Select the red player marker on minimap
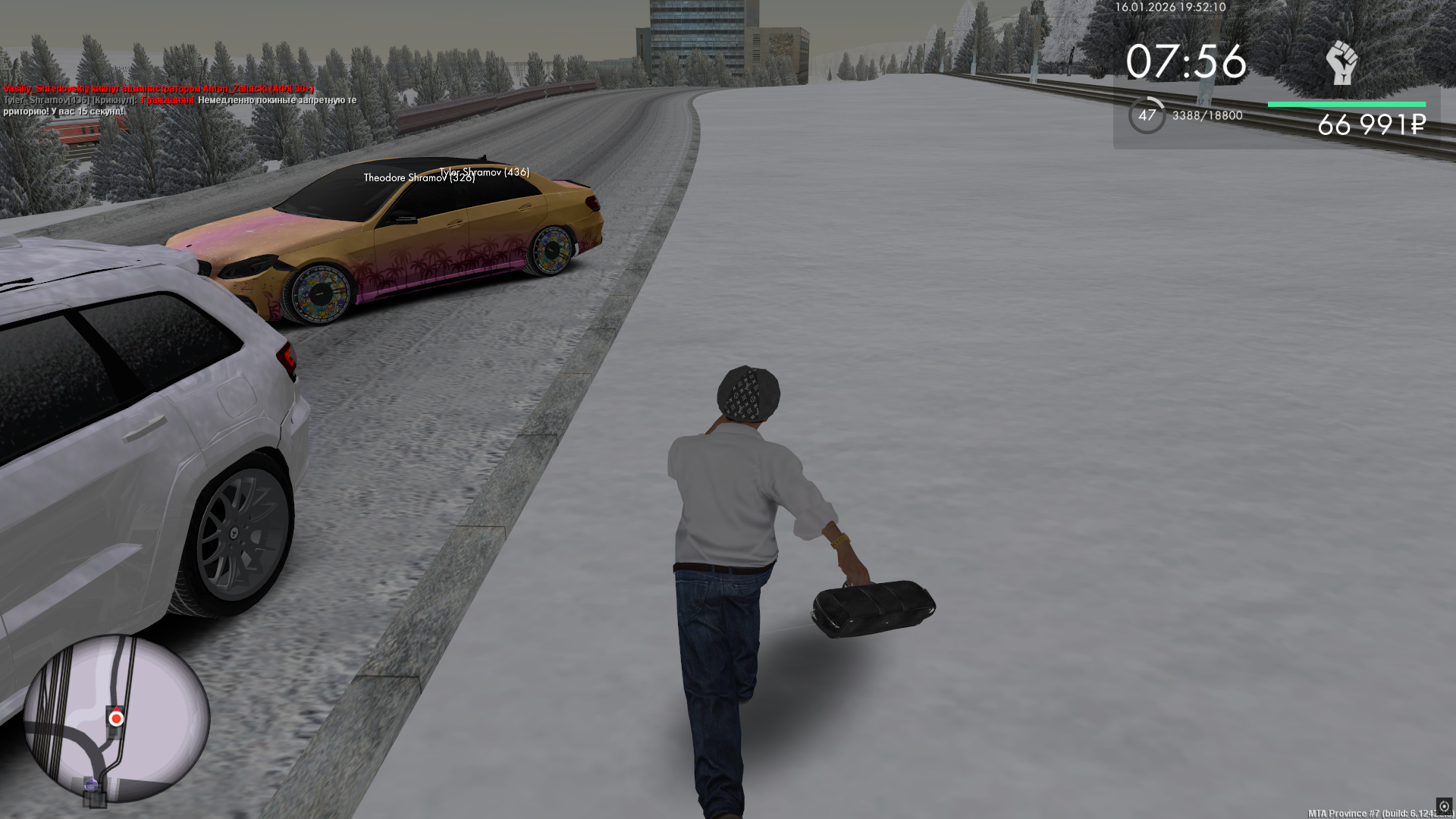 [x=116, y=717]
